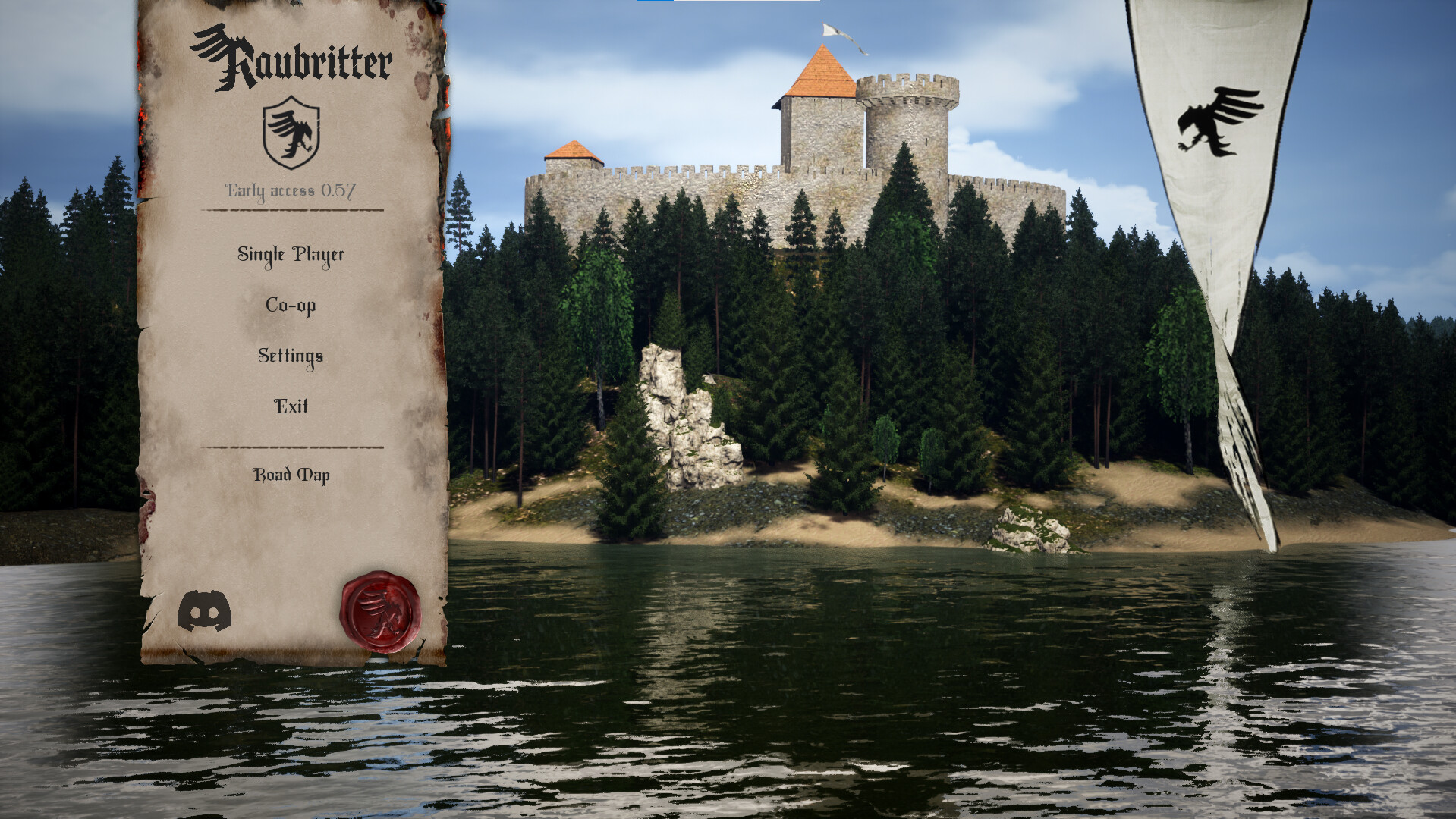Click Exit to quit the game
The image size is (1456, 819).
tap(291, 406)
